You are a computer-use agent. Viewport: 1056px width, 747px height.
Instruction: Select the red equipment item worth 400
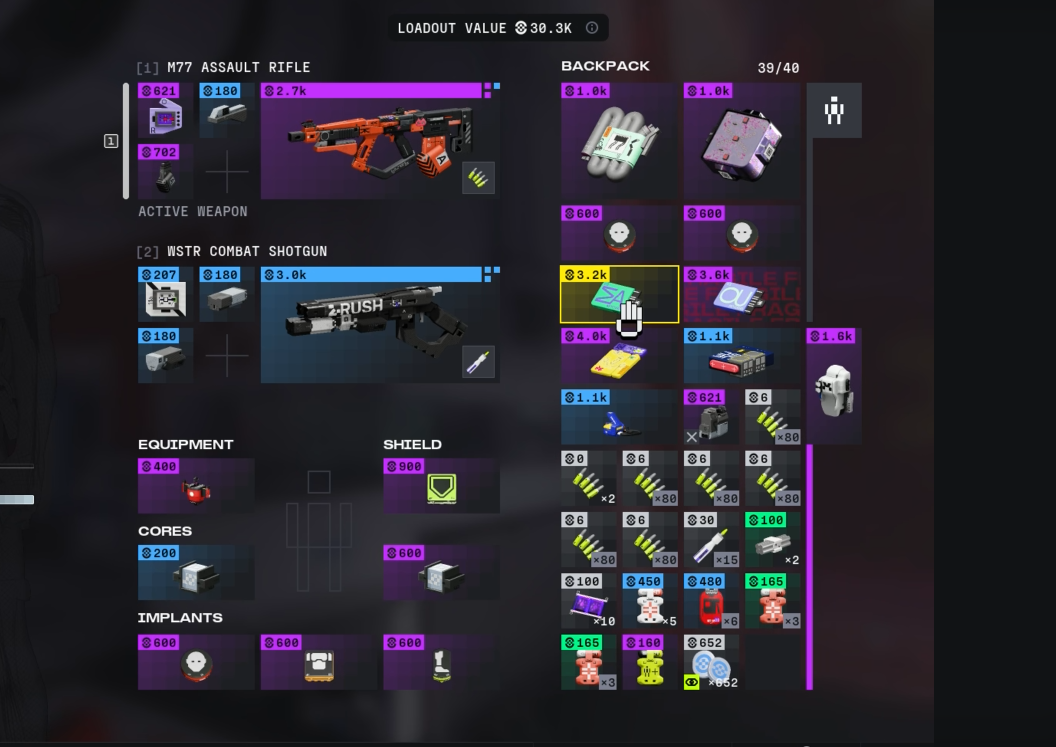click(x=196, y=487)
